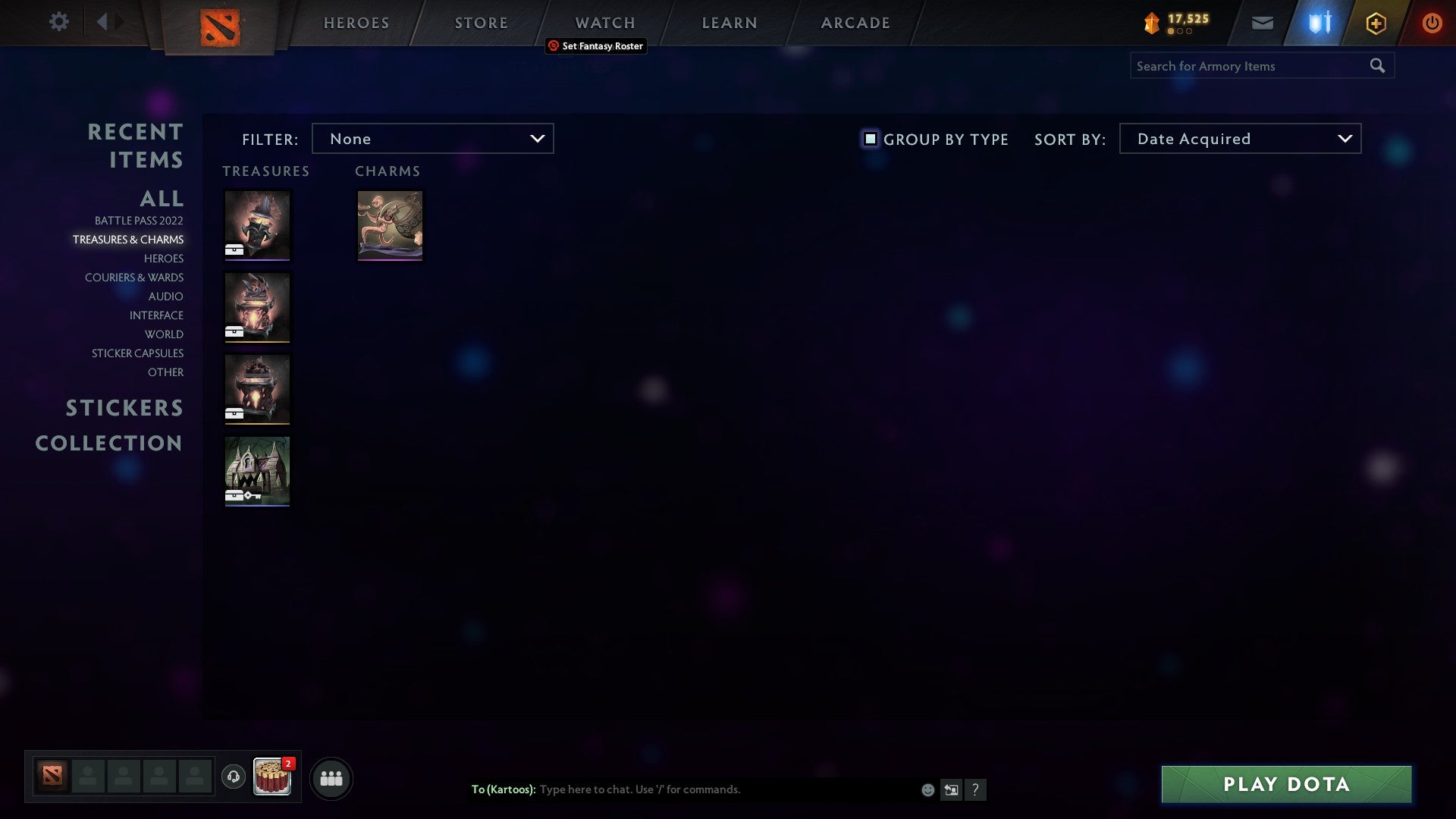The height and width of the screenshot is (819, 1456).
Task: Click the voice chat headphones icon
Action: pyautogui.click(x=233, y=777)
